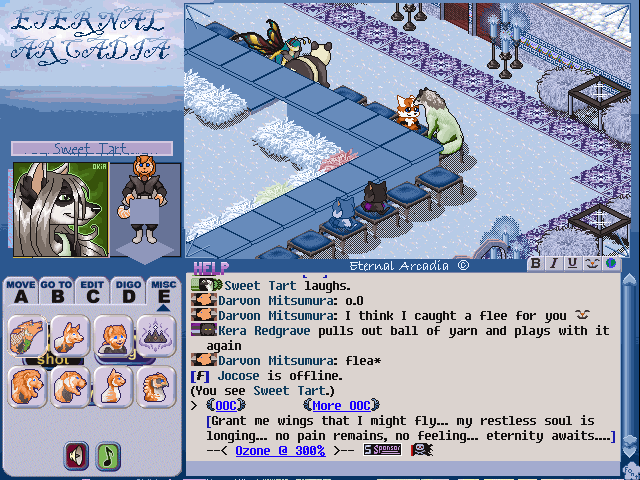Toggle the sound speaker button
The height and width of the screenshot is (480, 640).
pyautogui.click(x=76, y=456)
